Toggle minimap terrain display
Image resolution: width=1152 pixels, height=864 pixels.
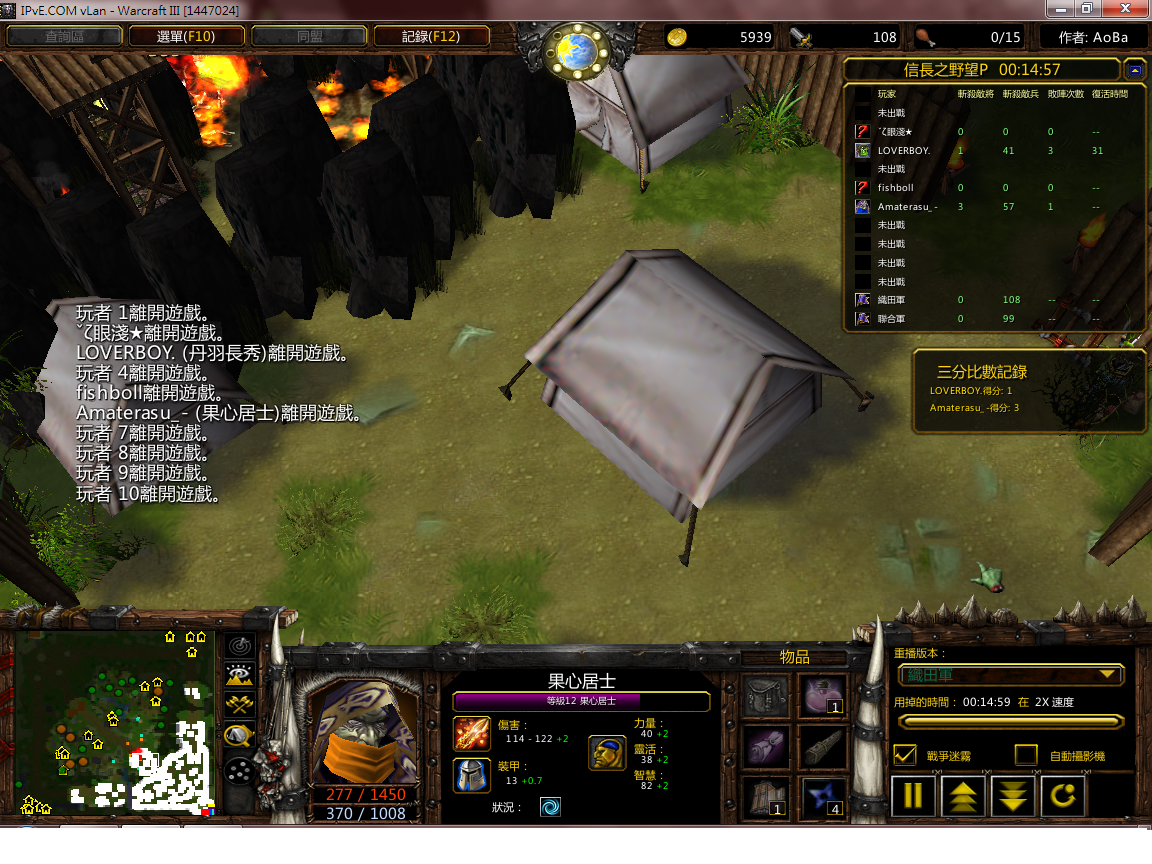(x=240, y=676)
